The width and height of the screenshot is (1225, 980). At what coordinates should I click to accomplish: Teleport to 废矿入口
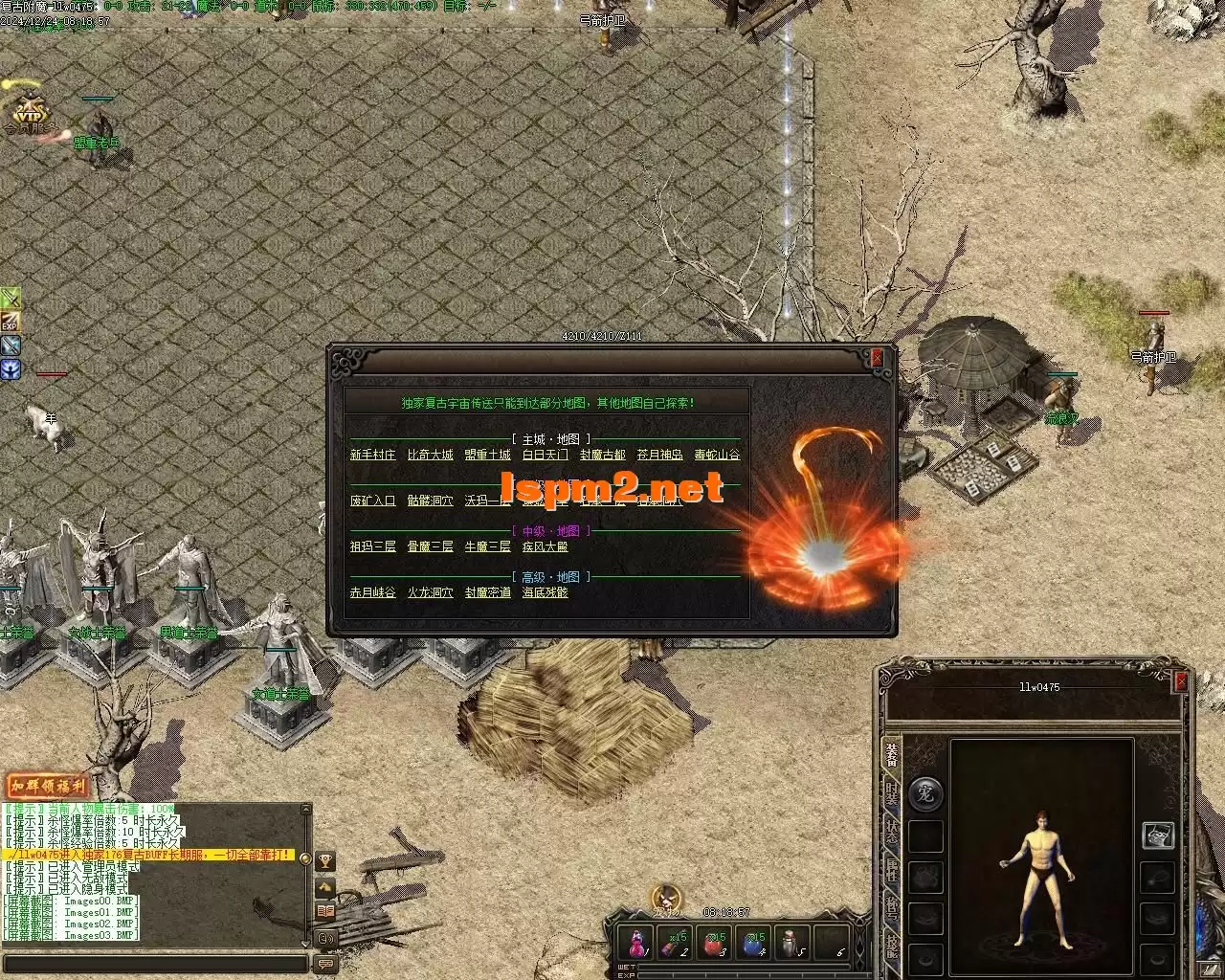coord(372,501)
